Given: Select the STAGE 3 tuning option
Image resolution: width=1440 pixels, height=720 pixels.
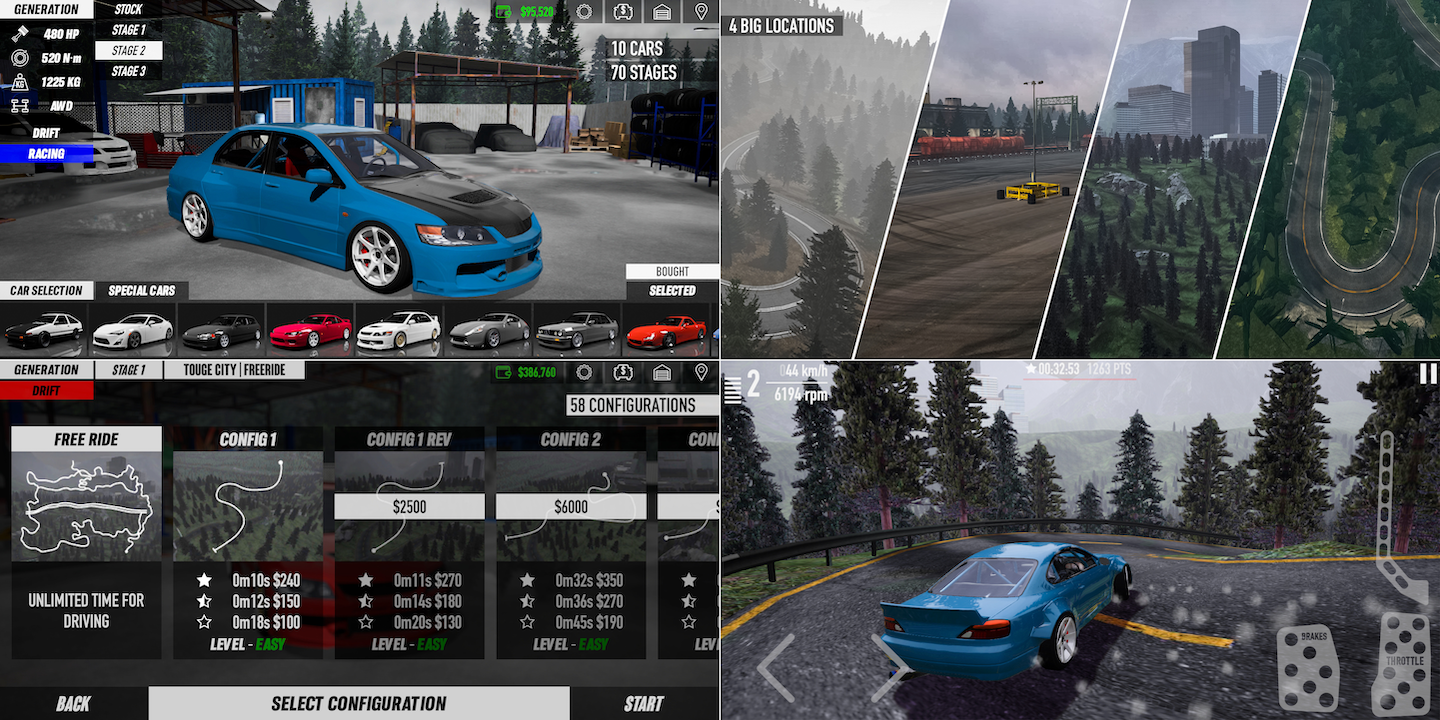Looking at the screenshot, I should click(x=128, y=71).
